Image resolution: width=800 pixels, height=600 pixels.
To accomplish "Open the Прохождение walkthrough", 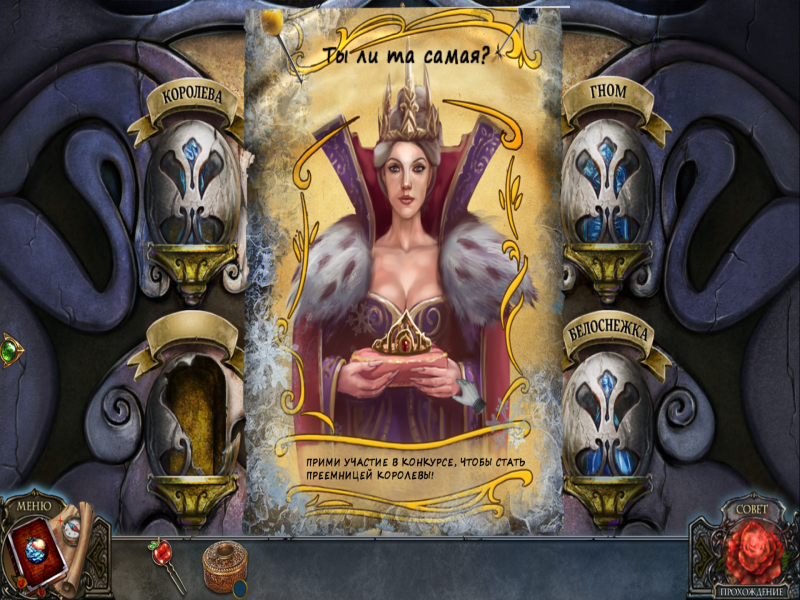I will click(748, 591).
